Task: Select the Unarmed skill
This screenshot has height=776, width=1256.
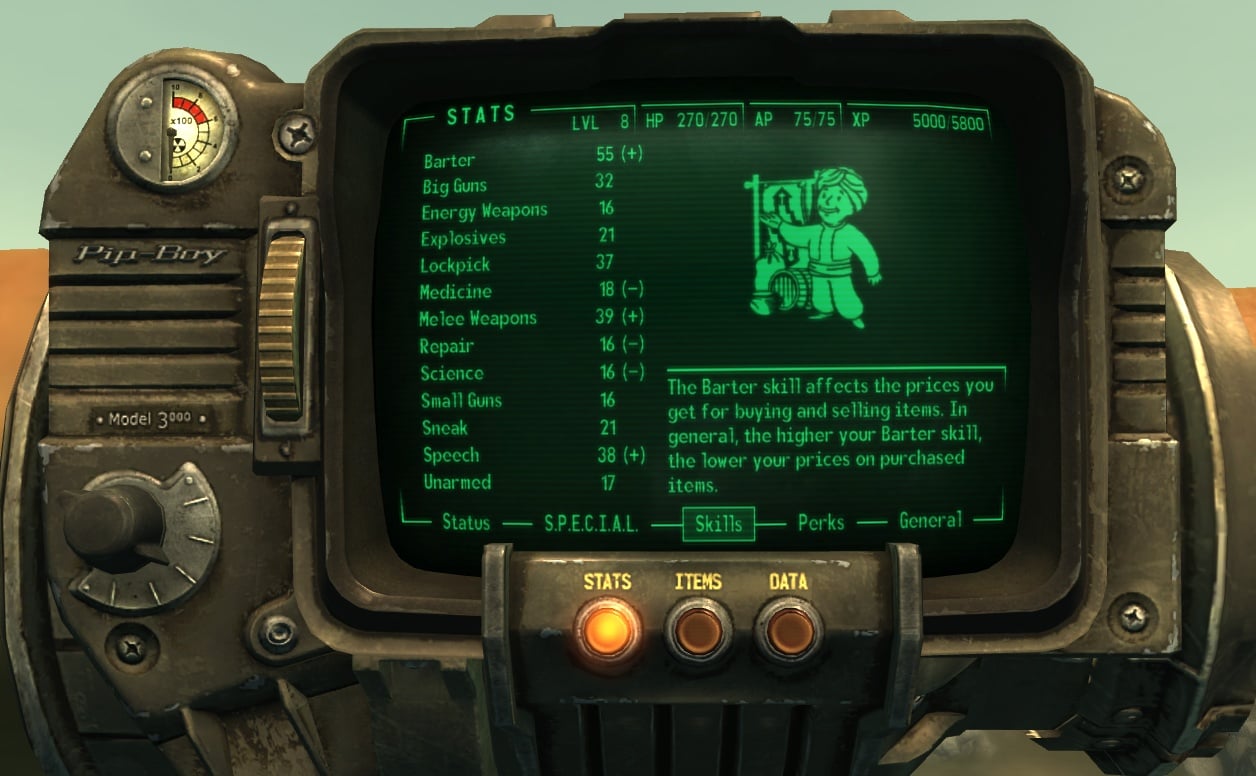Action: pyautogui.click(x=456, y=482)
